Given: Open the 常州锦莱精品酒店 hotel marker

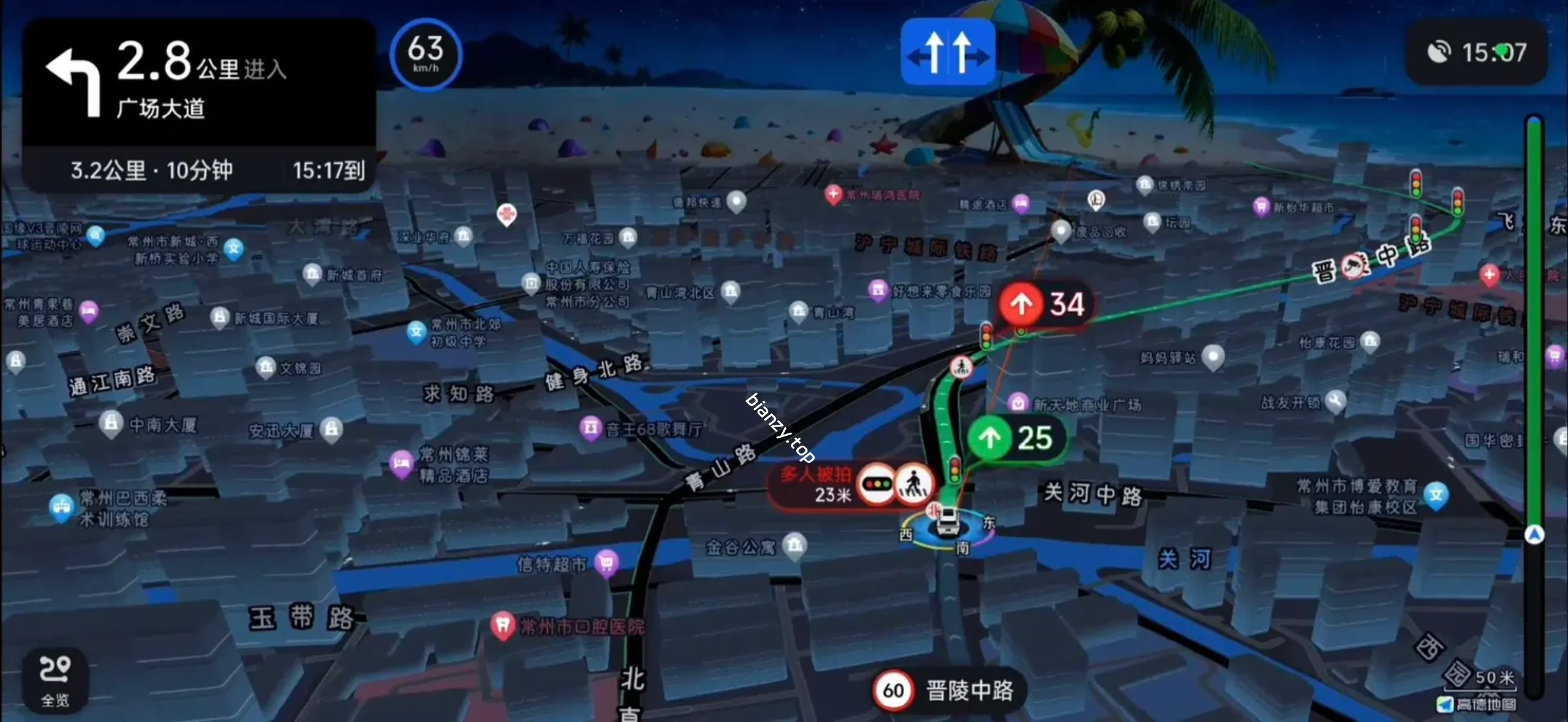Looking at the screenshot, I should point(402,463).
